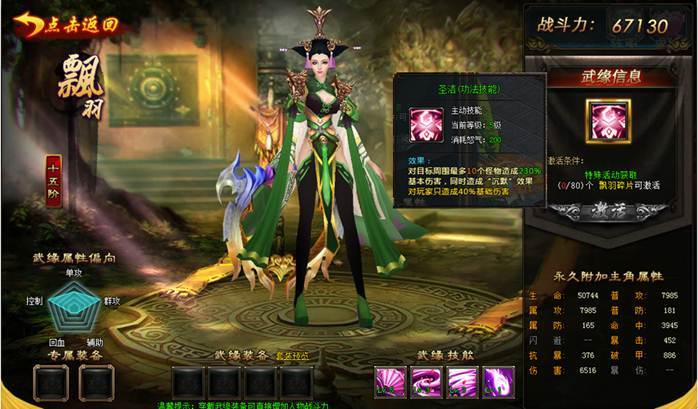Select the pink fan skill icon

point(390,381)
